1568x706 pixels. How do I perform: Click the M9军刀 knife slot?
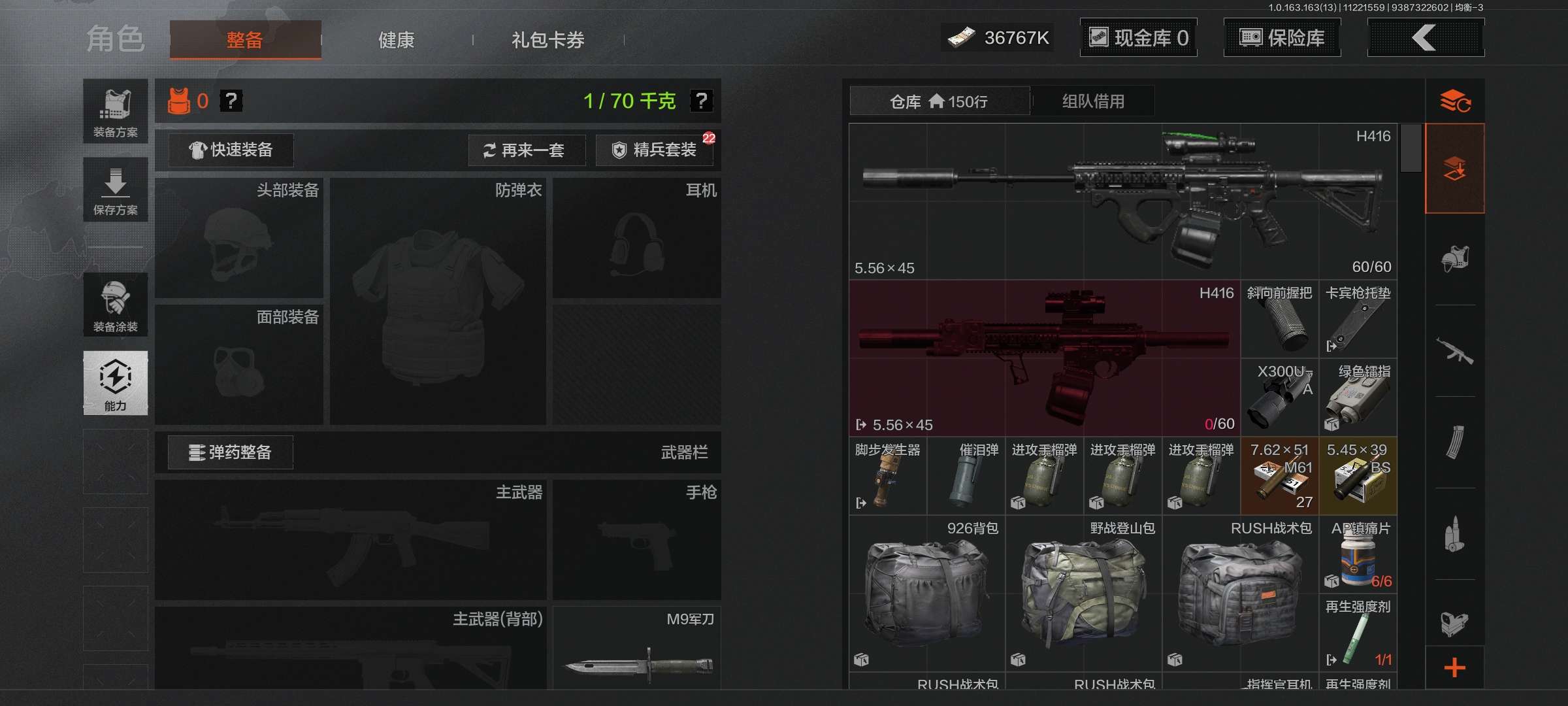[x=637, y=648]
